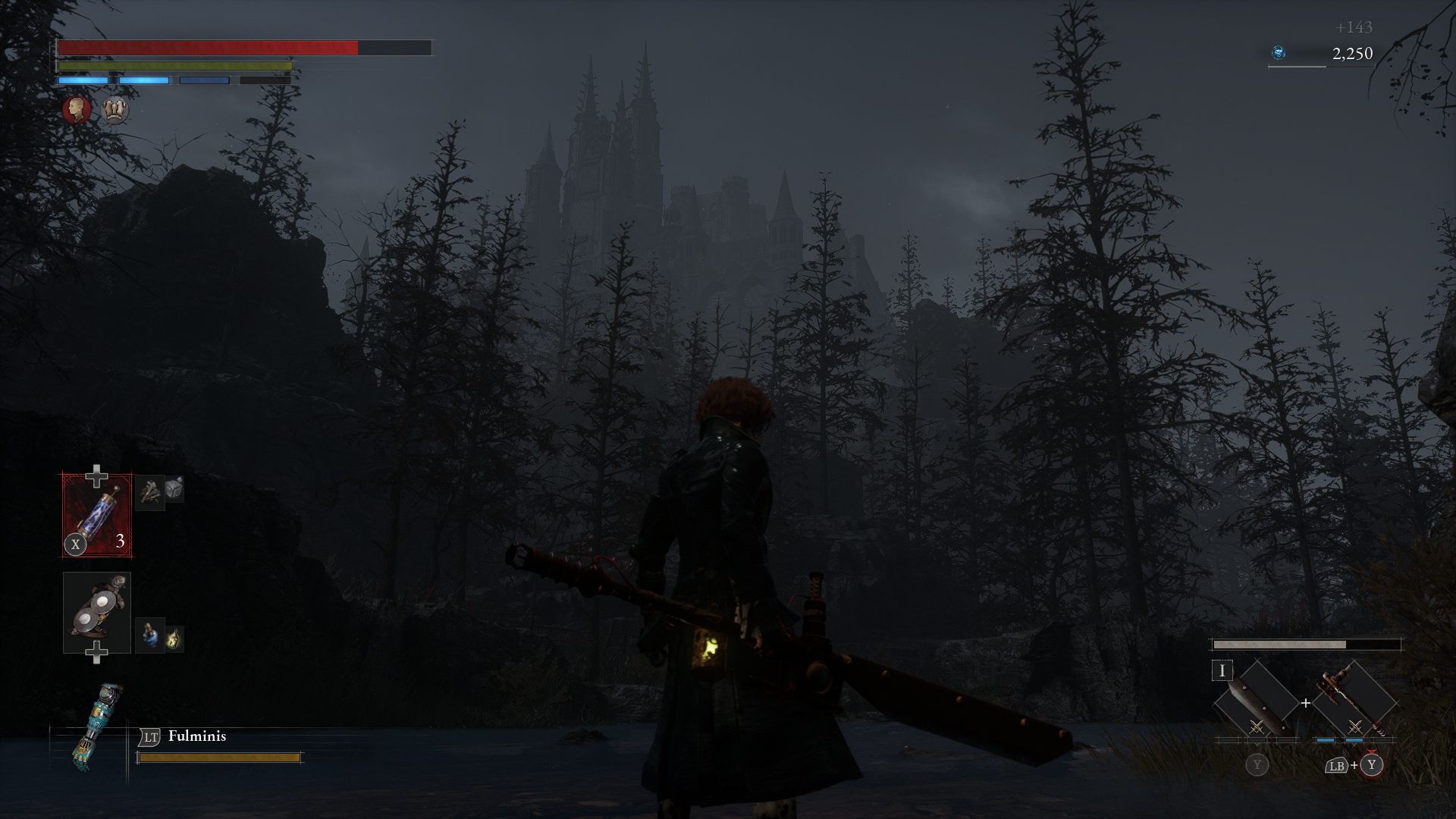
Task: Select the grey stone cube queued item
Action: [174, 489]
